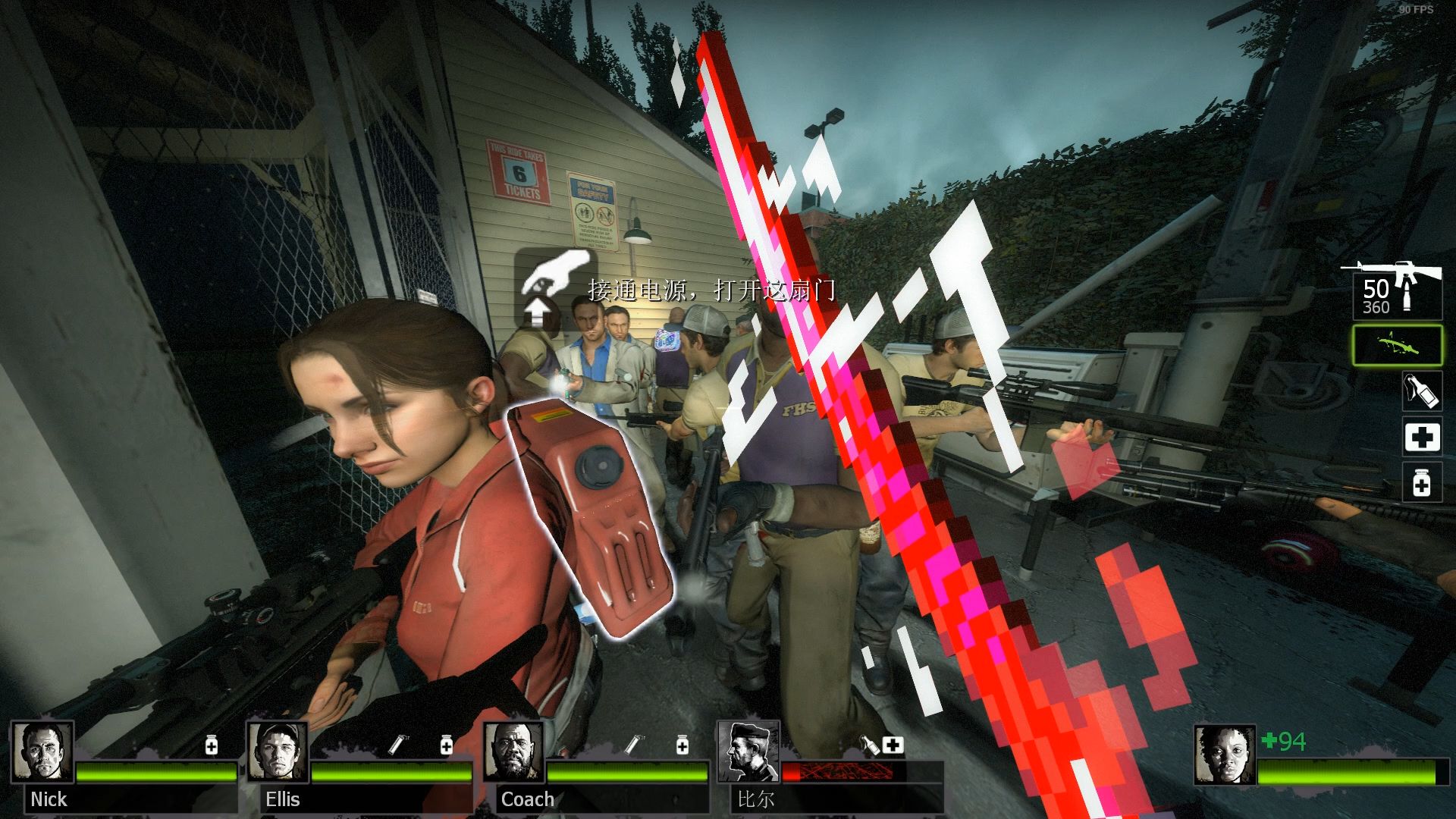Click Ellis's teammate portrait
Viewport: 1456px width, 819px height.
coord(278,752)
